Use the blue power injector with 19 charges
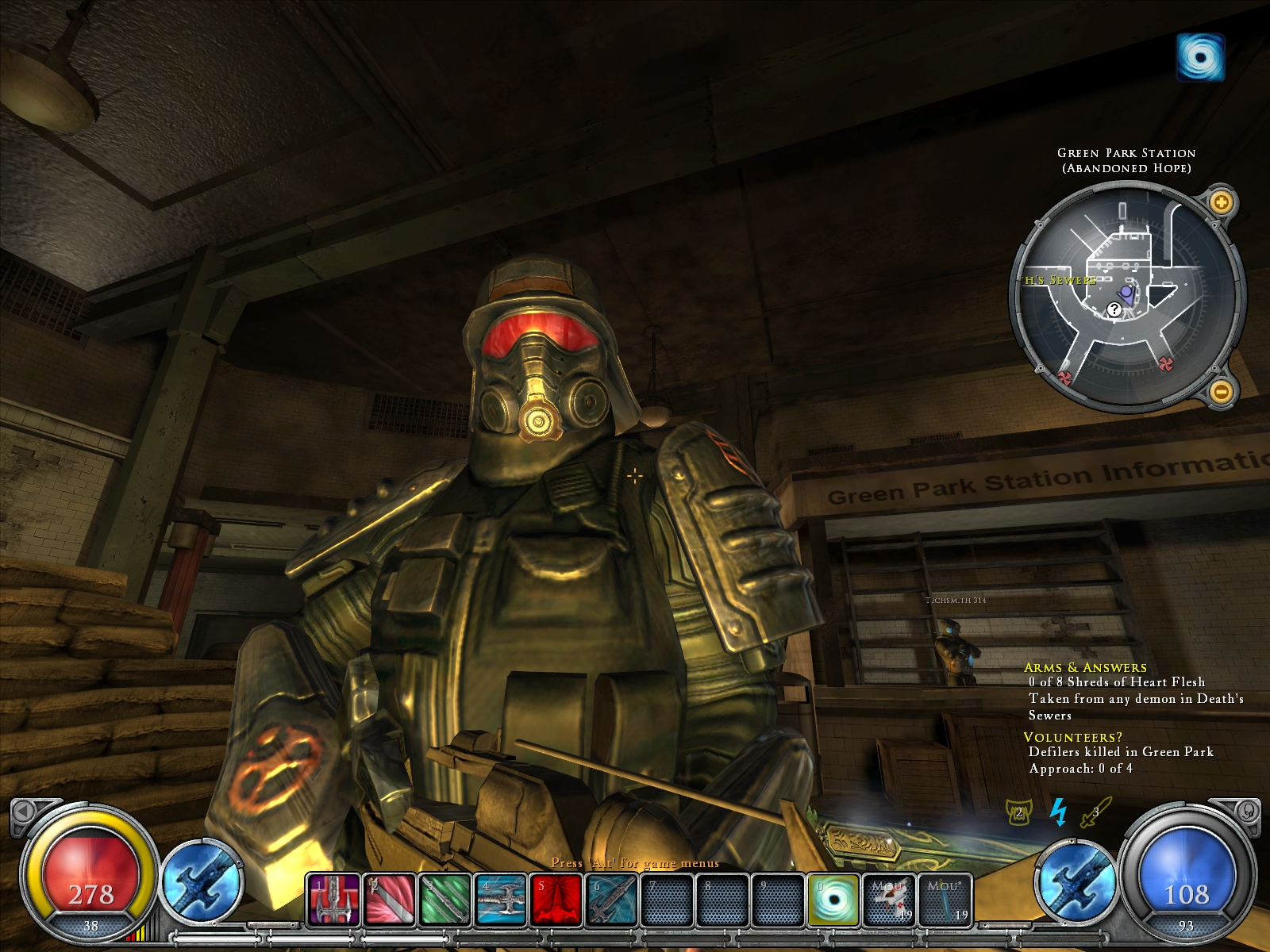This screenshot has width=1270, height=952. [946, 900]
